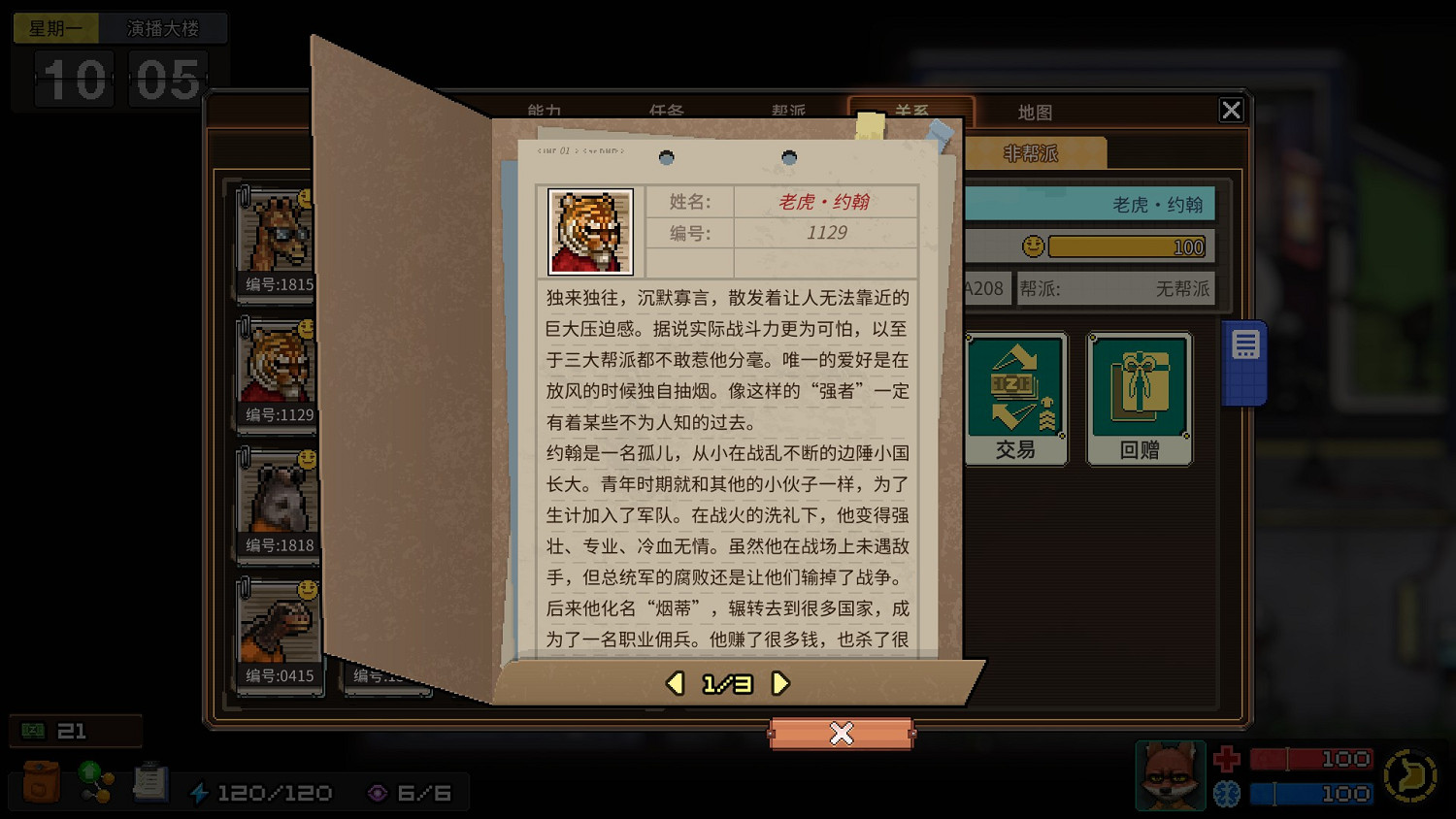Click the next-page arrow beside 1/3
The width and height of the screenshot is (1456, 819).
[x=778, y=683]
